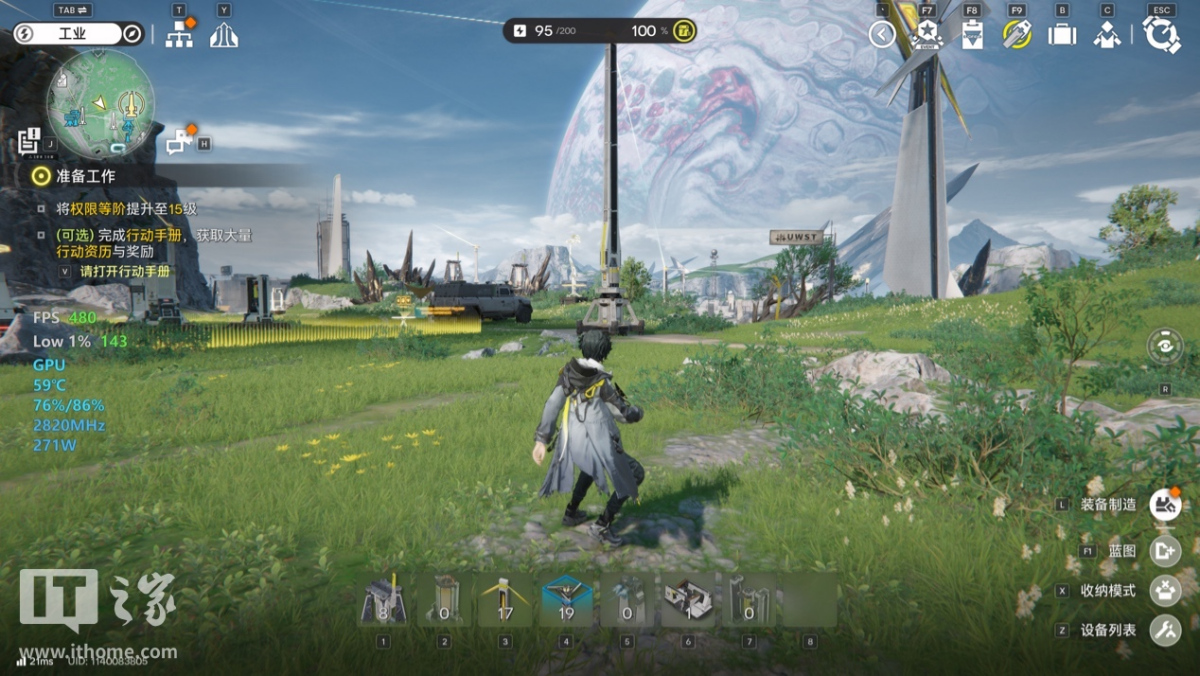Select the 准备工作 quest tracker
Viewport: 1200px width, 676px height.
tap(86, 176)
